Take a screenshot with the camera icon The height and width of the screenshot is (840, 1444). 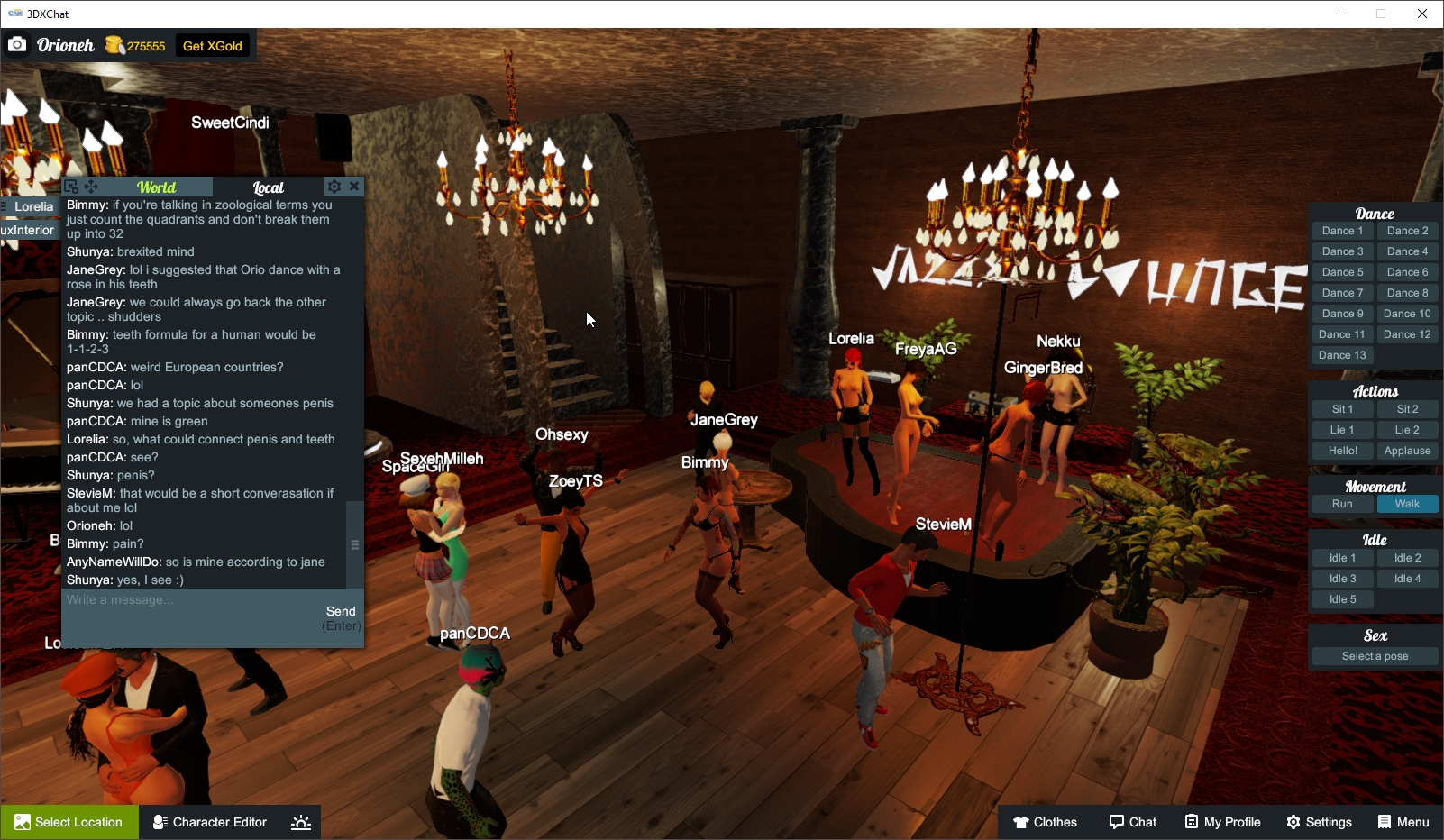(17, 43)
